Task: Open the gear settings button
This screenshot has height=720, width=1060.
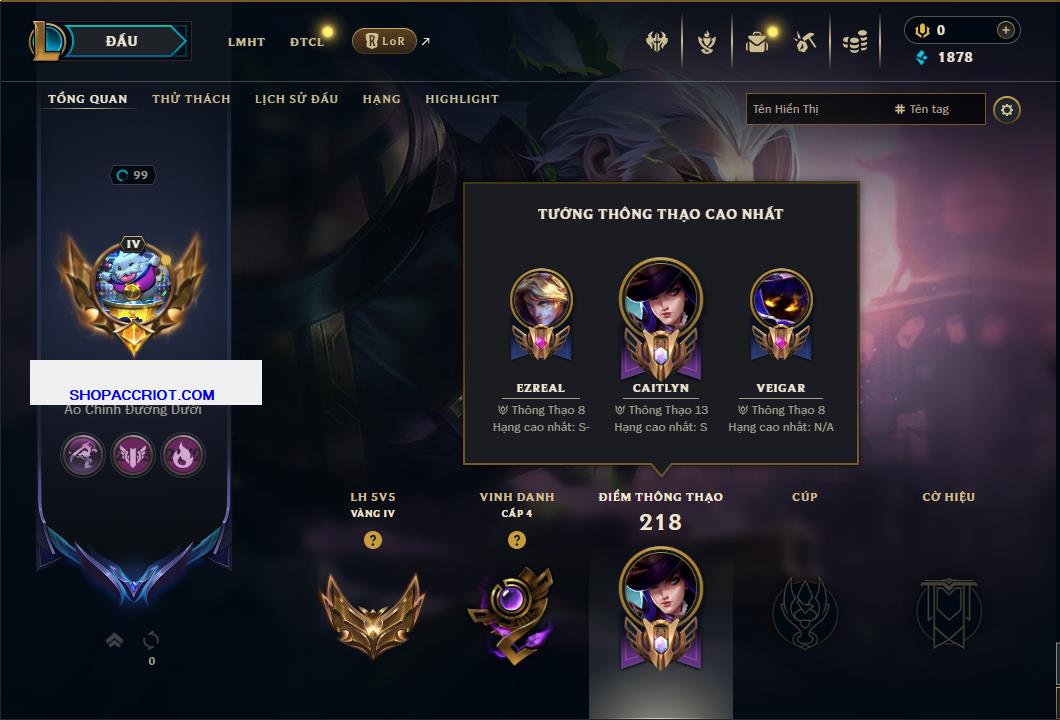Action: click(x=1007, y=109)
